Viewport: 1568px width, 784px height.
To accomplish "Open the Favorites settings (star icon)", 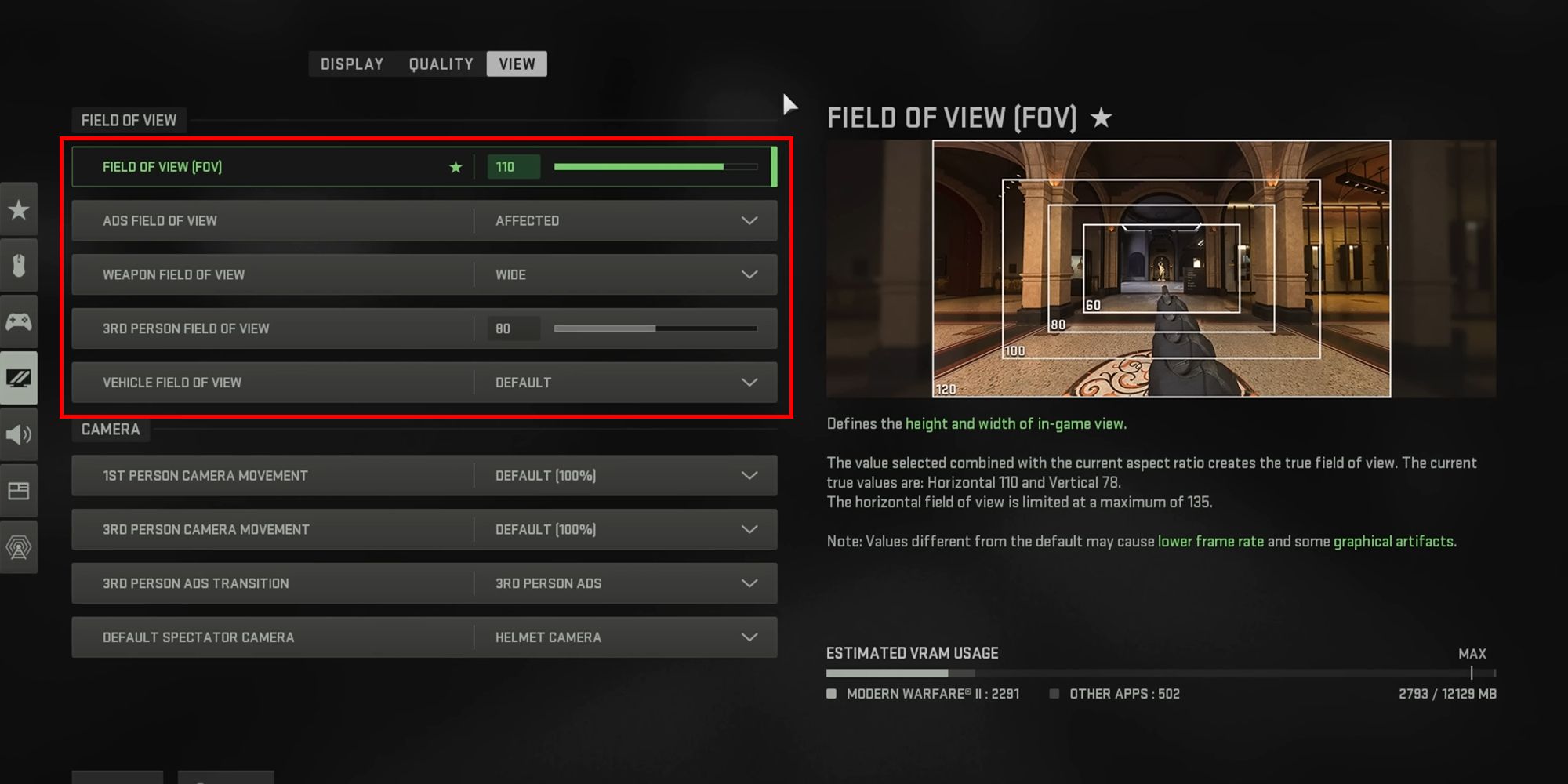I will point(19,209).
